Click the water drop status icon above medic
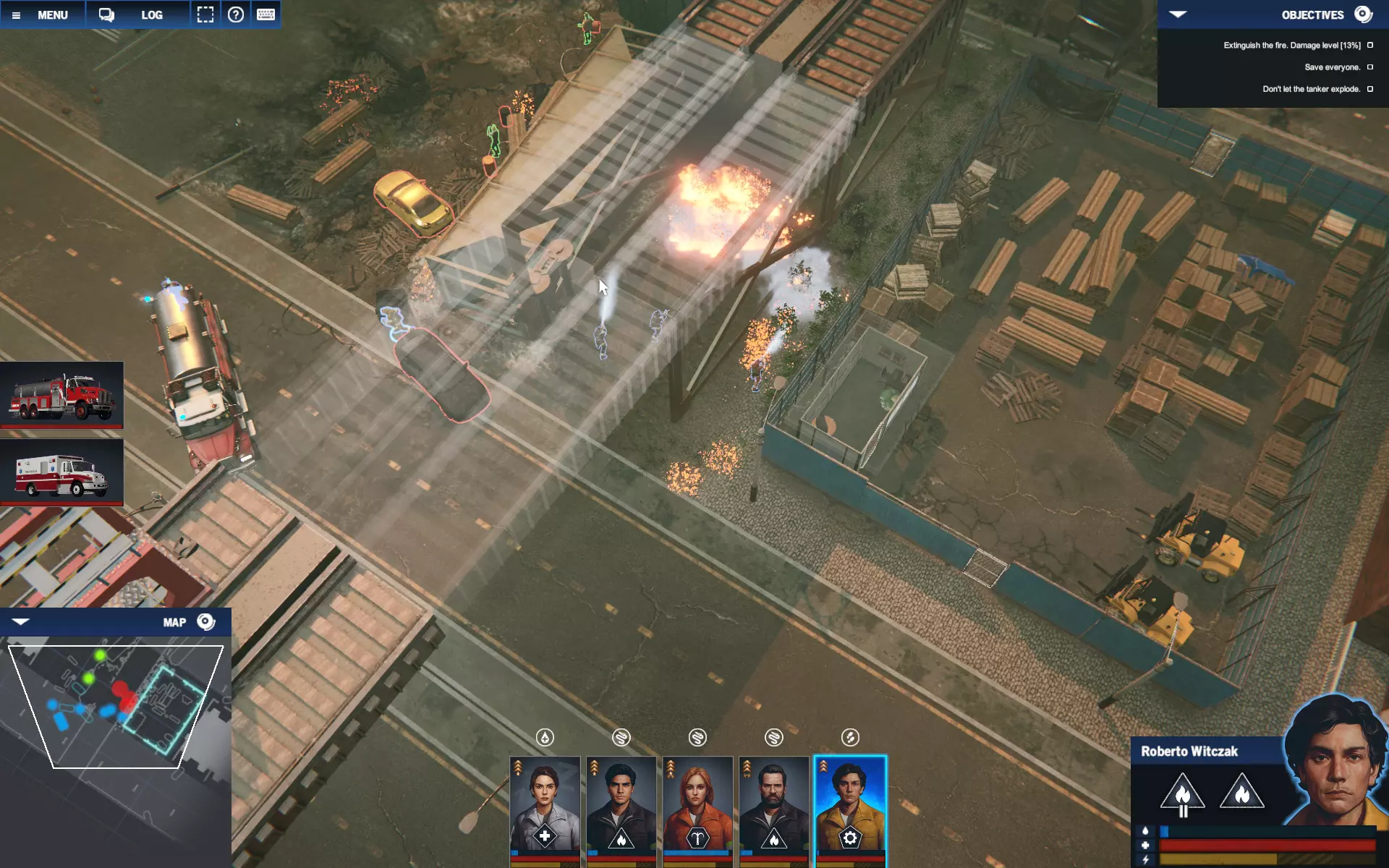The image size is (1389, 868). [545, 737]
